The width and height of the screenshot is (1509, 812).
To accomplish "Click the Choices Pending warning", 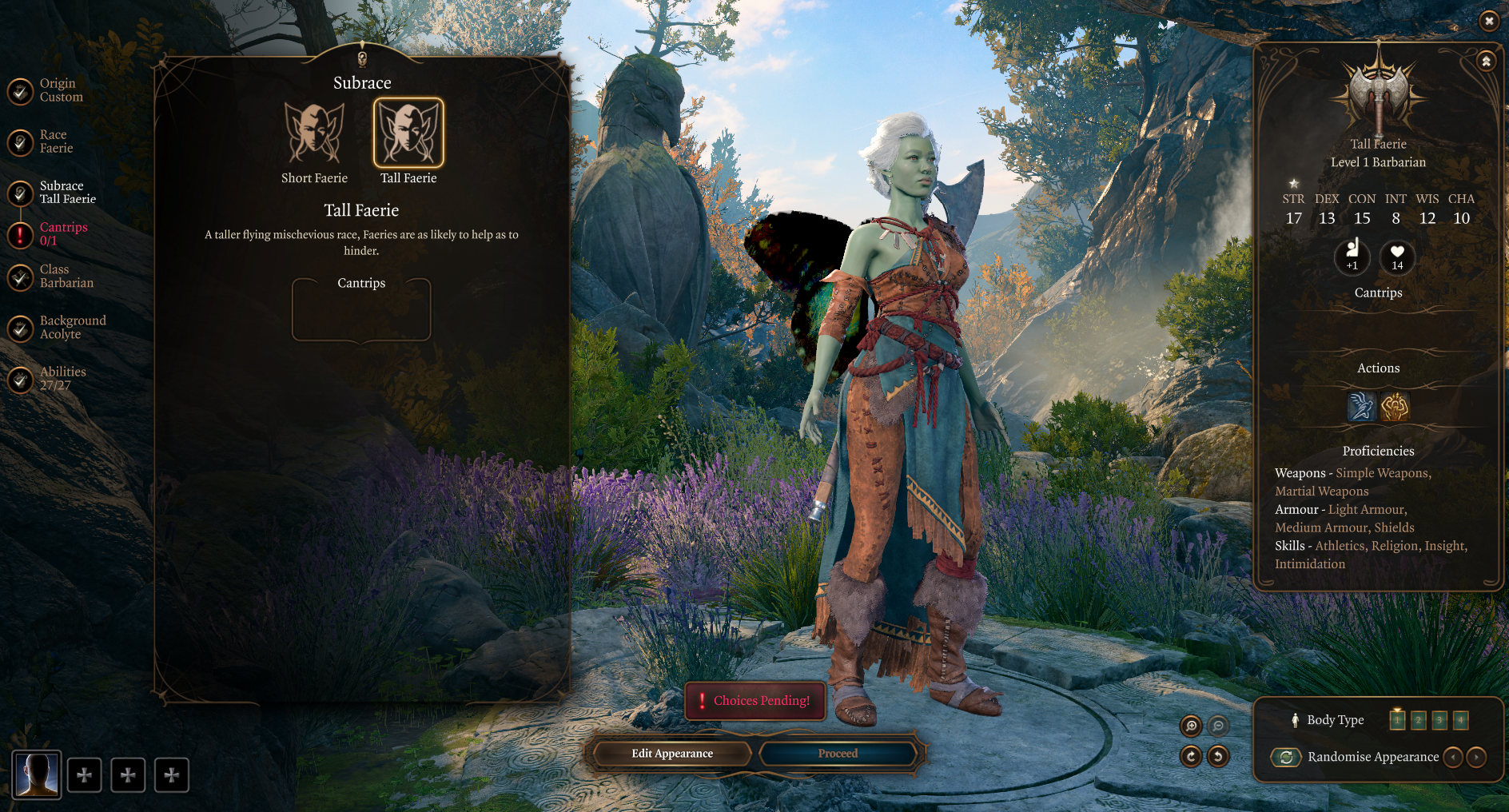I will [x=755, y=701].
